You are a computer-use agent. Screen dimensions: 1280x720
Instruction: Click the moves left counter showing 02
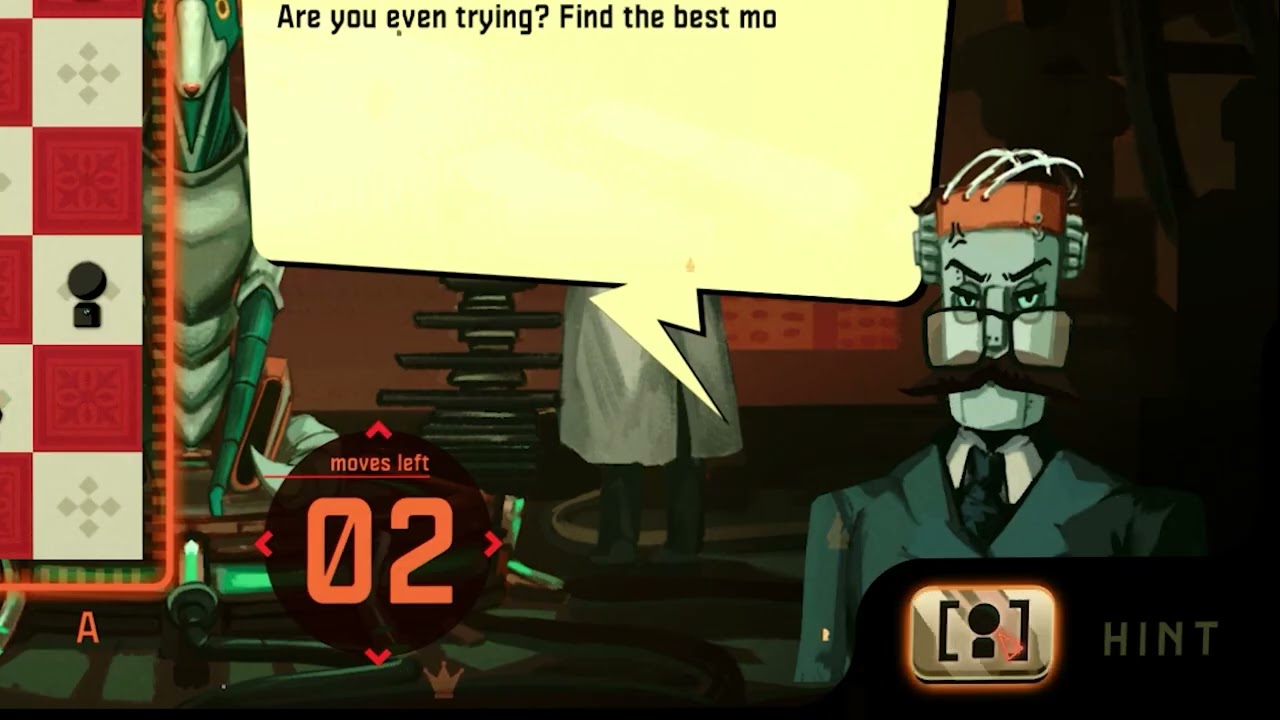(375, 545)
